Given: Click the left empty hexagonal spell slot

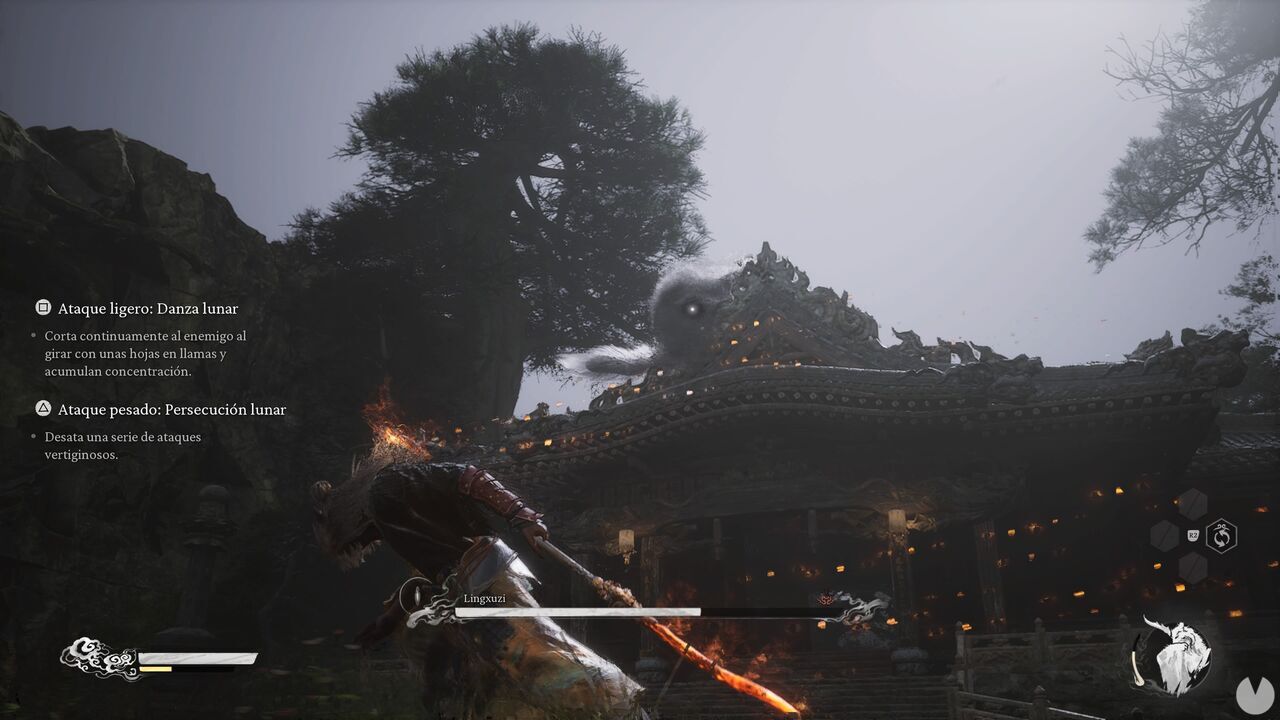Looking at the screenshot, I should tap(1164, 534).
